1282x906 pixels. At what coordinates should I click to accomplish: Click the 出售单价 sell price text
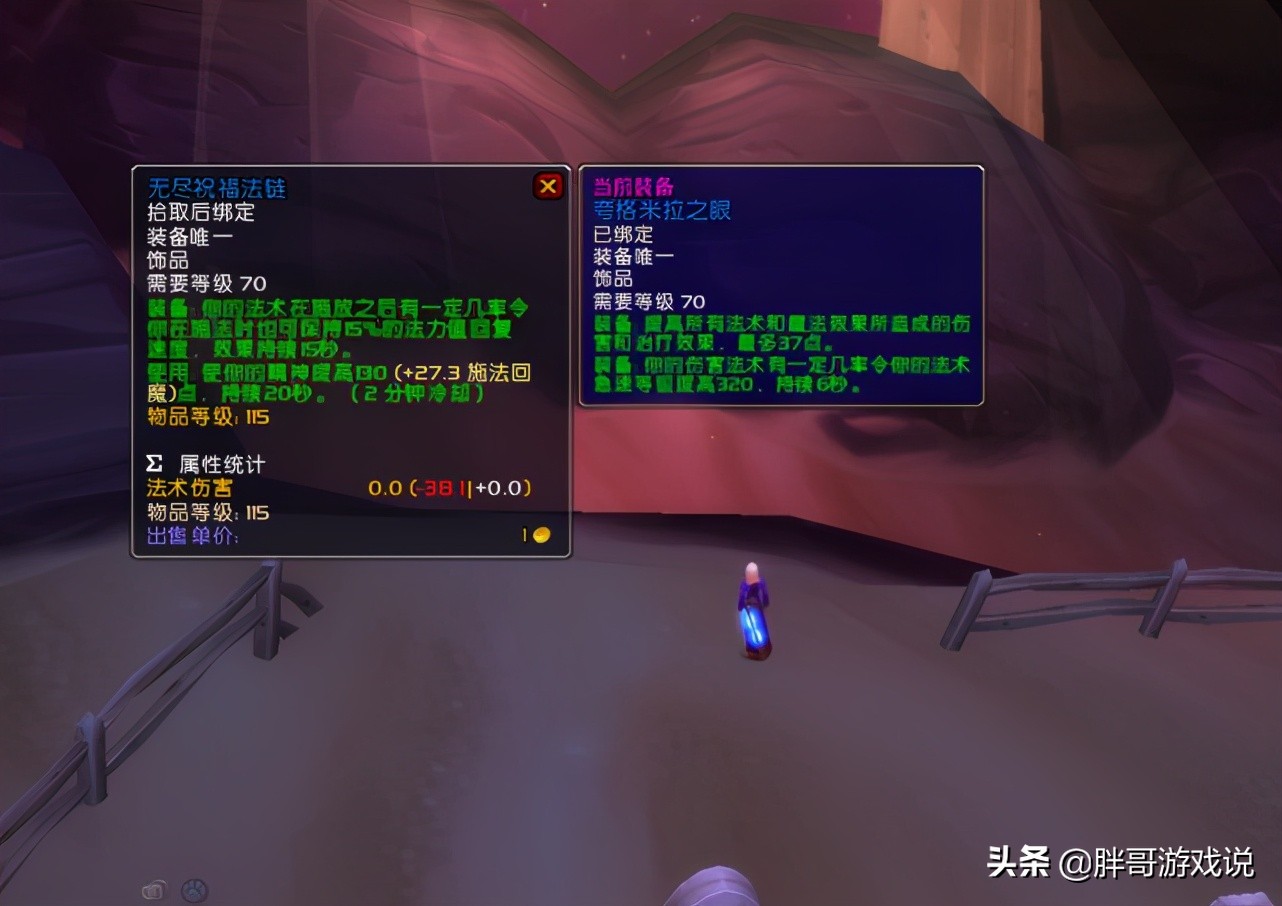point(192,535)
